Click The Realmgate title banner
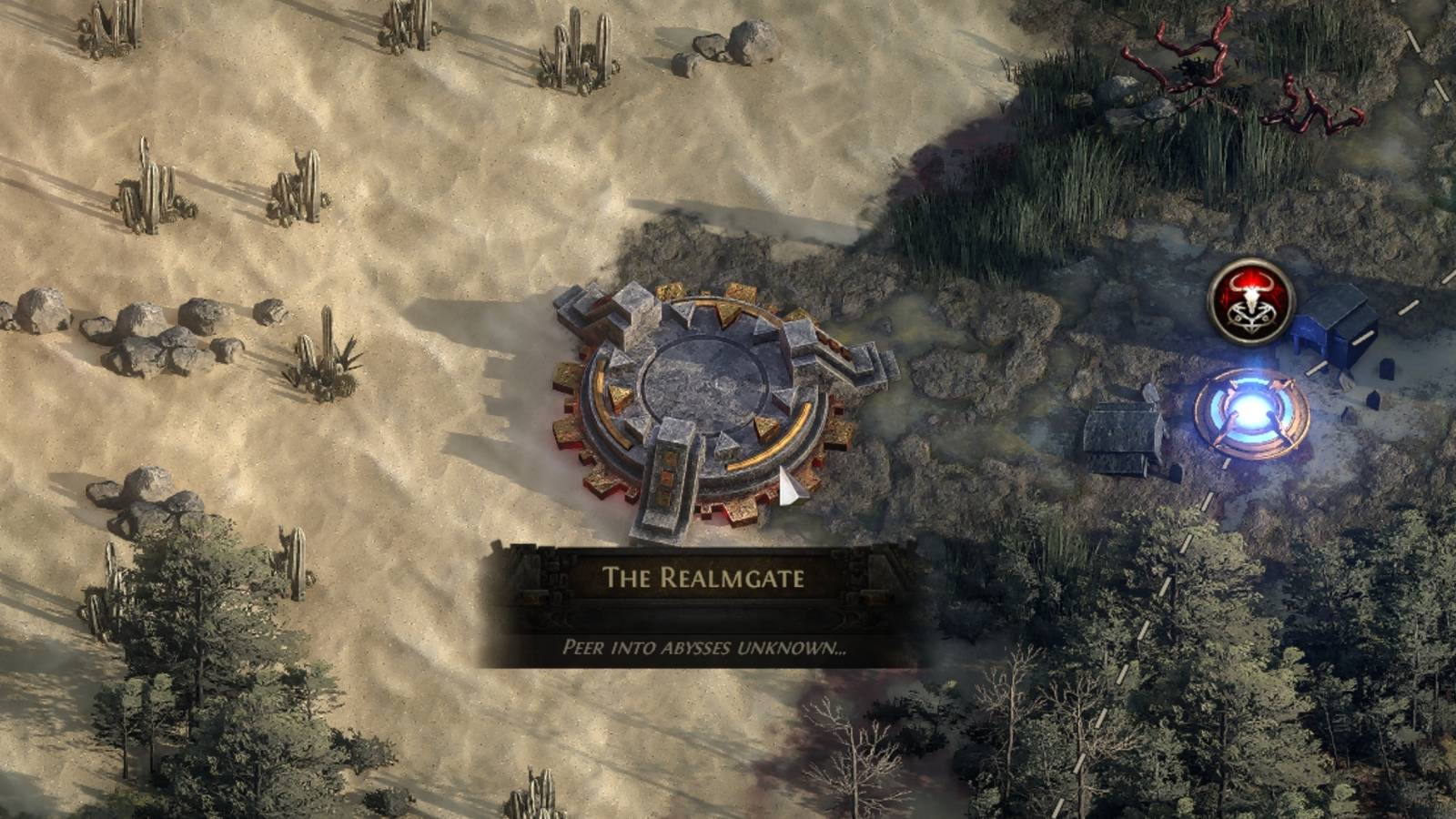 tap(705, 573)
